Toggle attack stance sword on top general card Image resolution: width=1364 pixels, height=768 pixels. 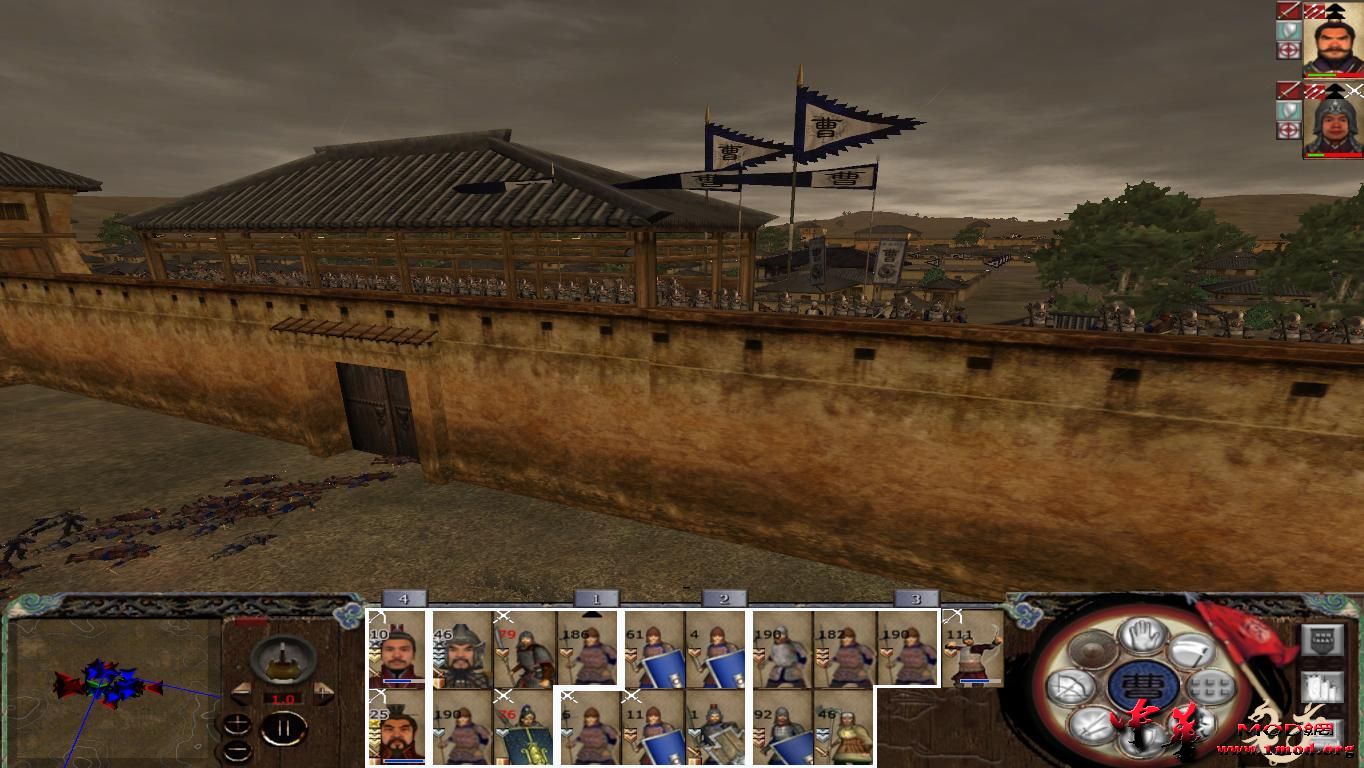[1288, 11]
